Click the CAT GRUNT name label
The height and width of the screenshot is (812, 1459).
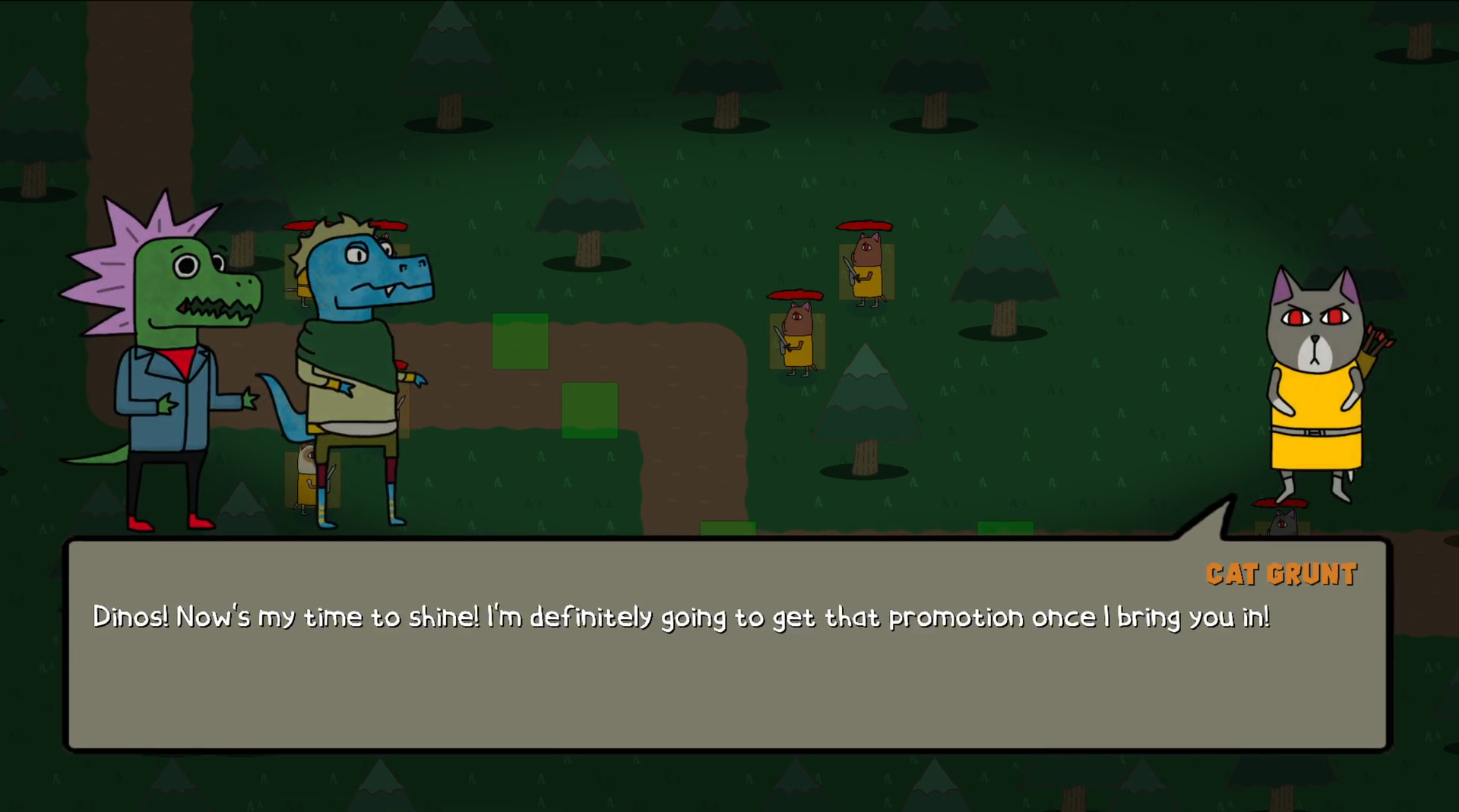click(x=1281, y=575)
